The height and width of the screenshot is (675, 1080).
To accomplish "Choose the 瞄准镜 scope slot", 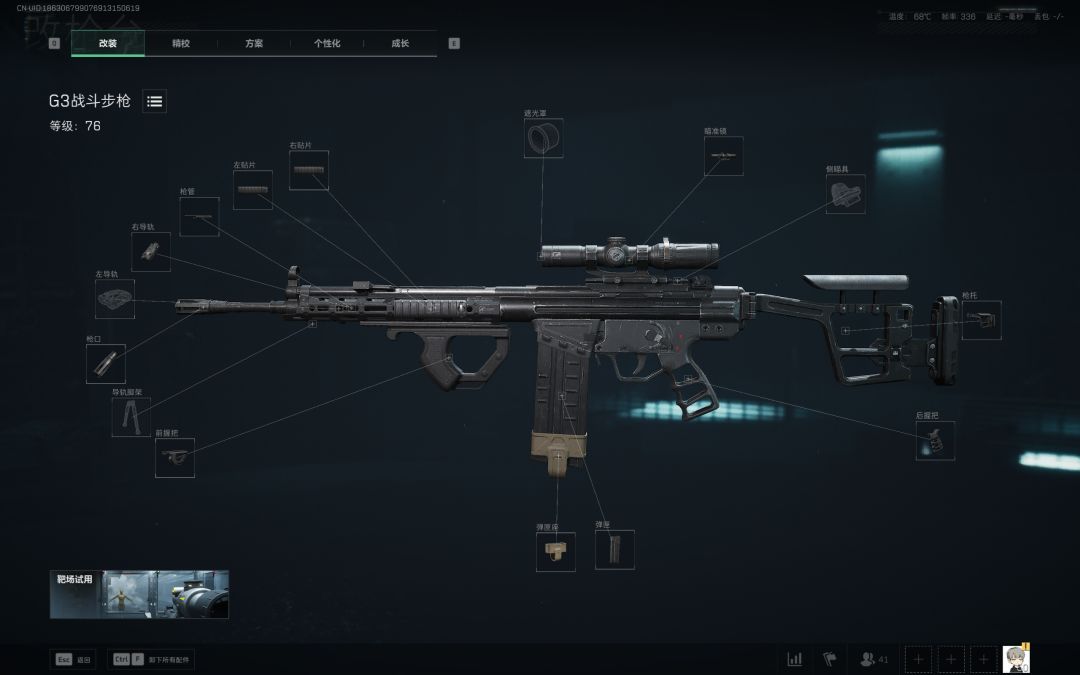I will [x=723, y=156].
